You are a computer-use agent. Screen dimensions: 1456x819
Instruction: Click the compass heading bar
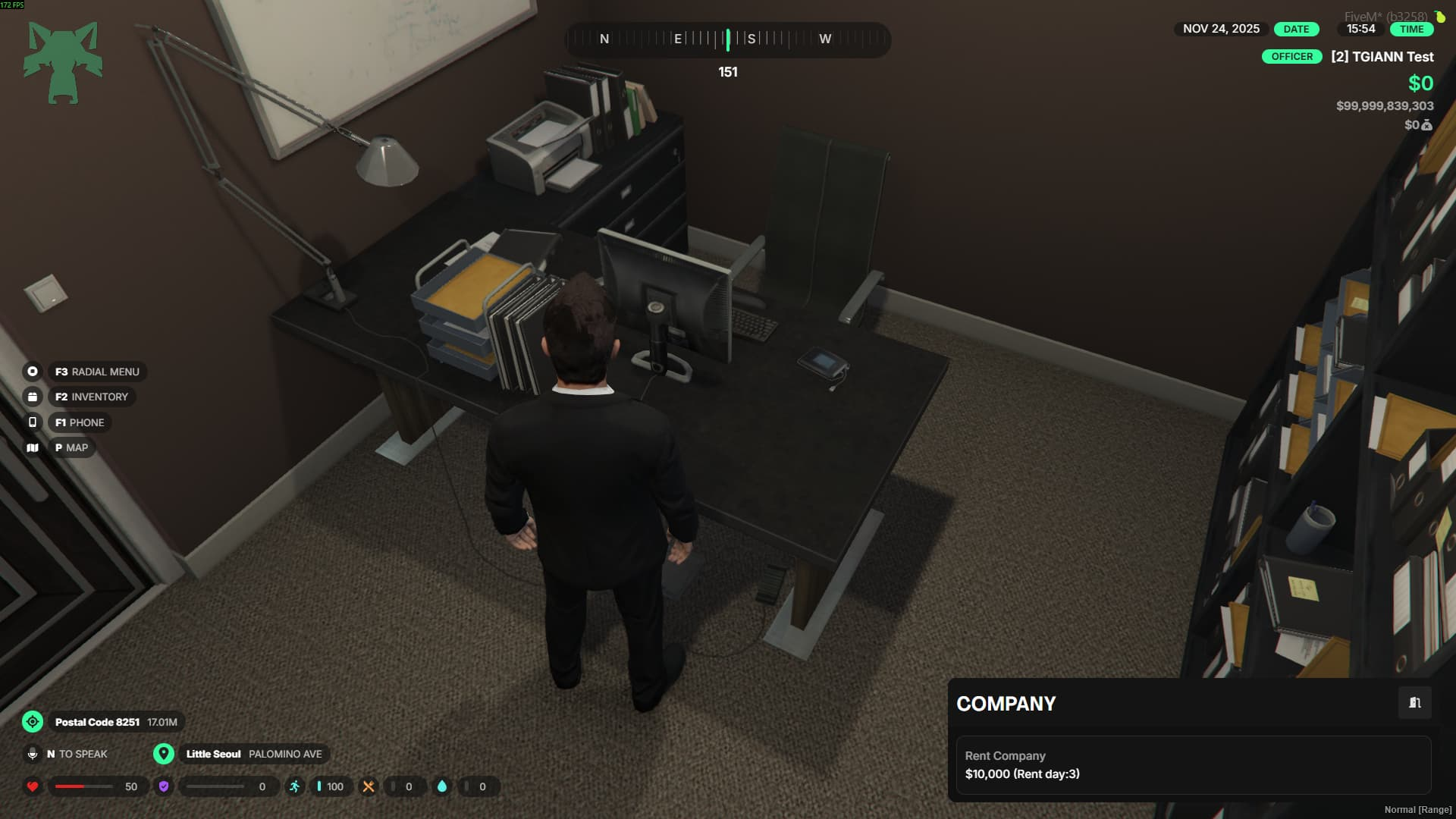(x=727, y=39)
